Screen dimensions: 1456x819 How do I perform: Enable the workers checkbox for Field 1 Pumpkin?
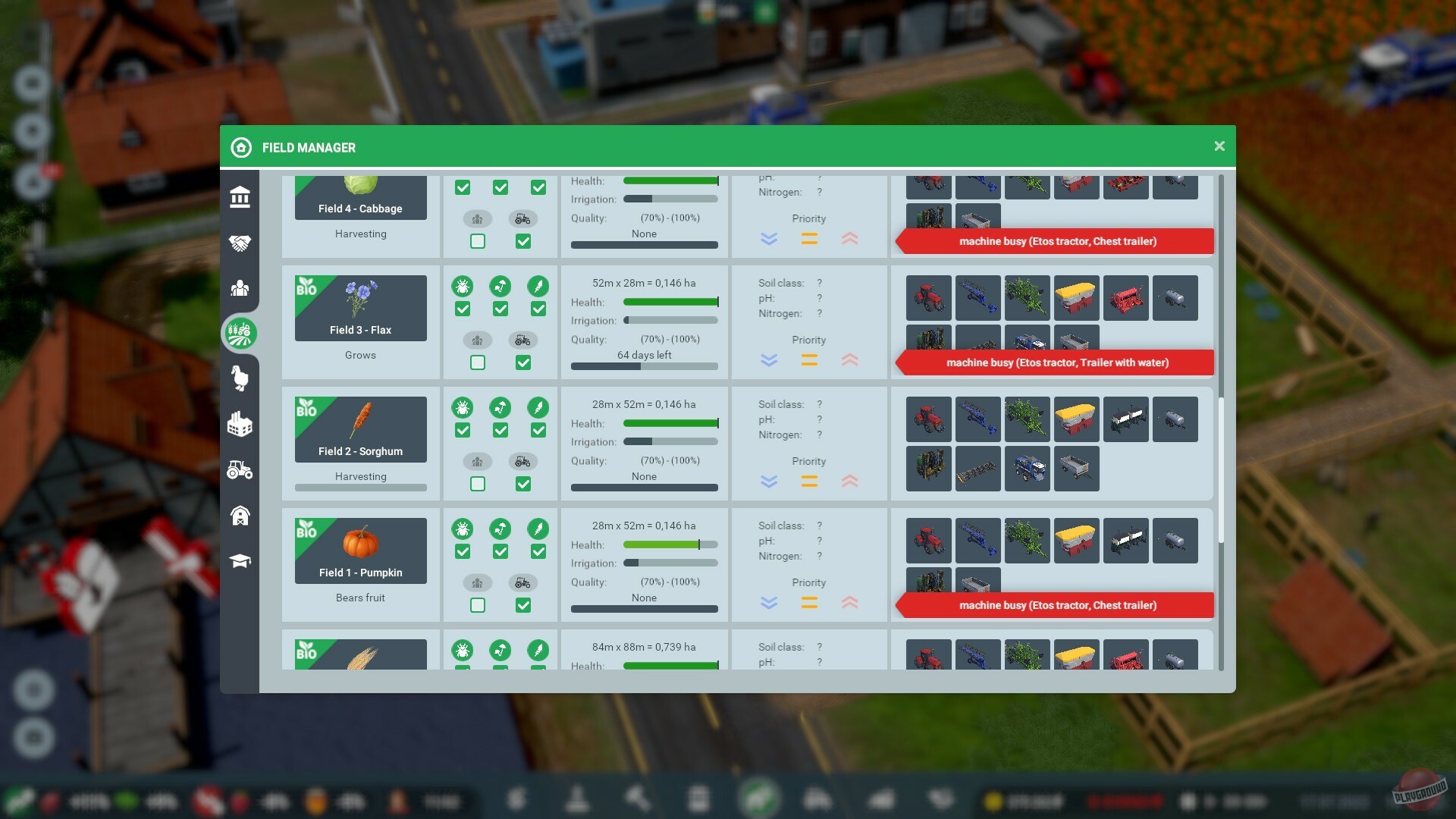point(477,605)
